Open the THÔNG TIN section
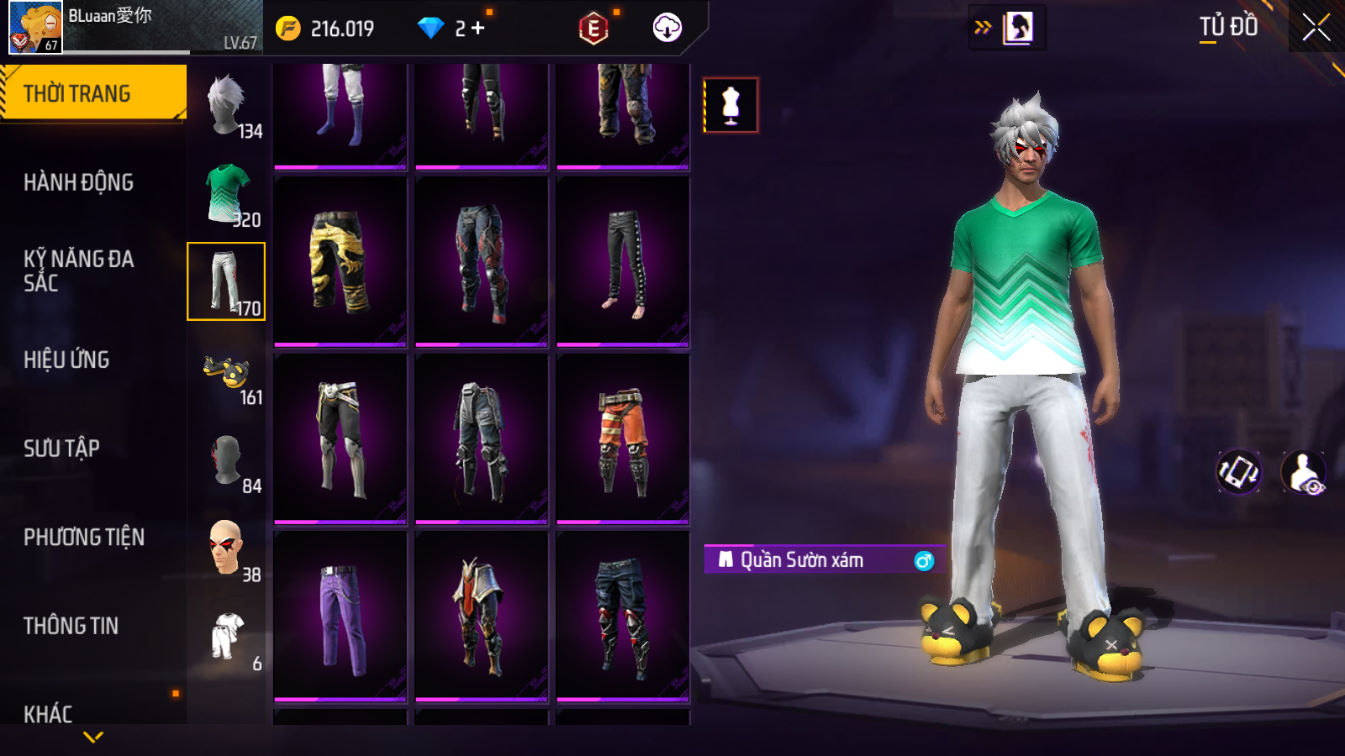 tap(71, 626)
